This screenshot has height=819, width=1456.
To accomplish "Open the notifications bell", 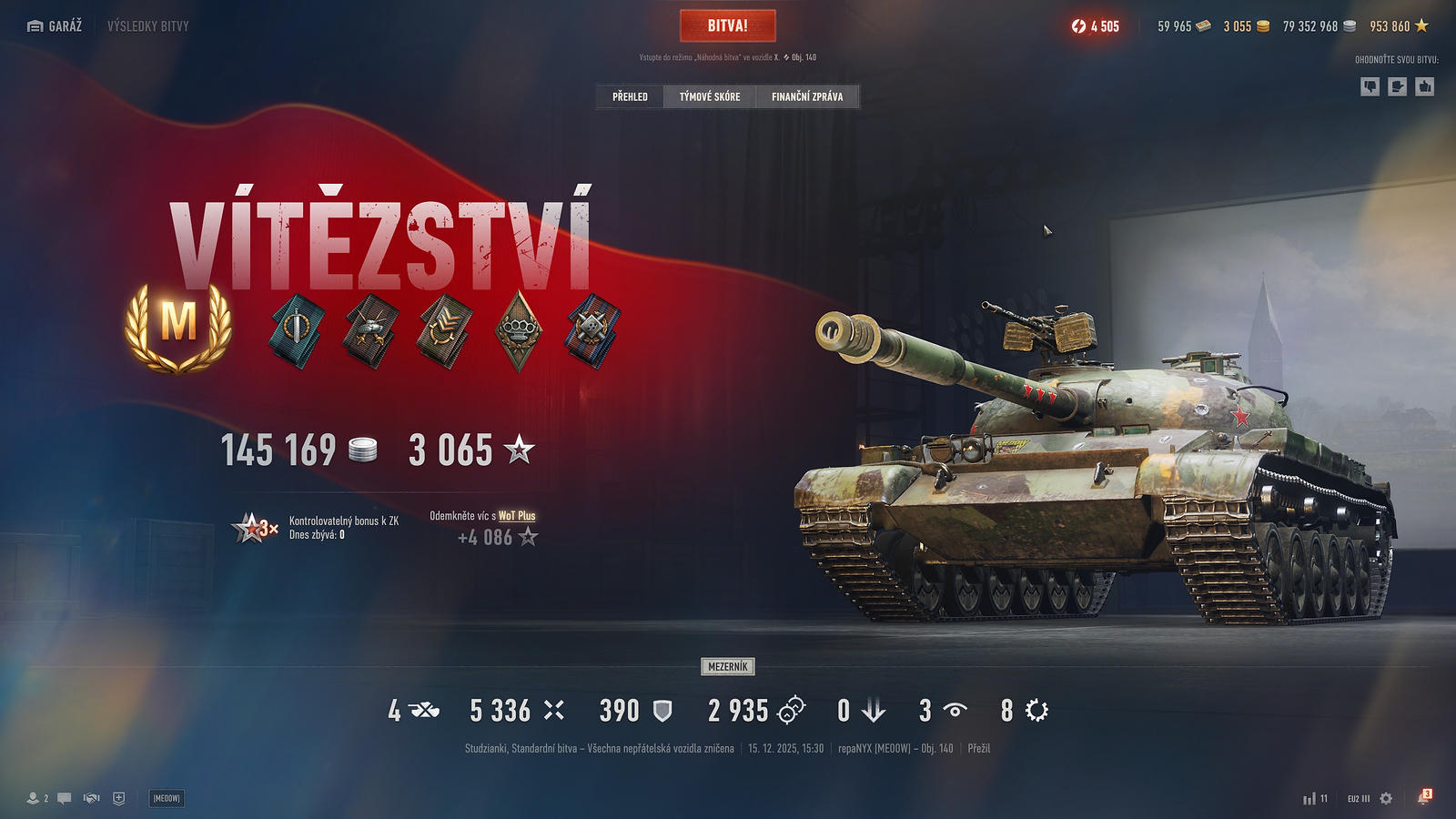I will point(1423,798).
